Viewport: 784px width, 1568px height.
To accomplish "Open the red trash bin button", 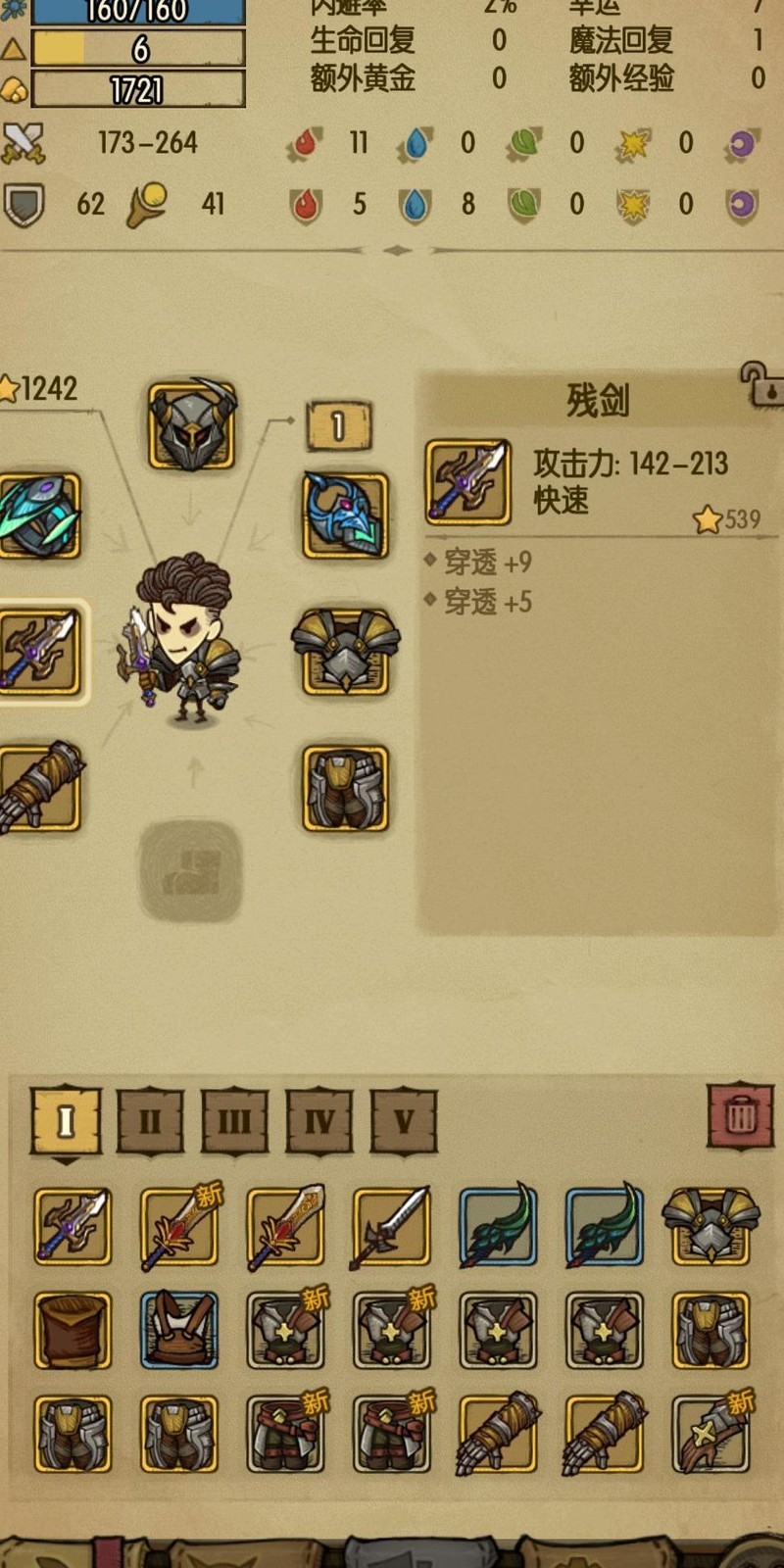I will (741, 1116).
